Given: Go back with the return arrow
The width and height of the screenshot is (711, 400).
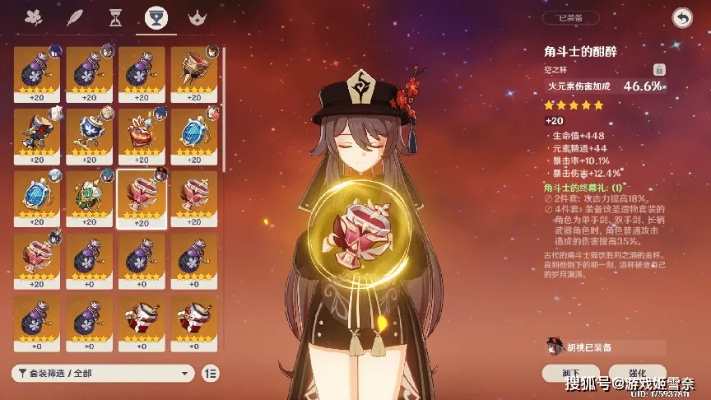Looking at the screenshot, I should 682,17.
